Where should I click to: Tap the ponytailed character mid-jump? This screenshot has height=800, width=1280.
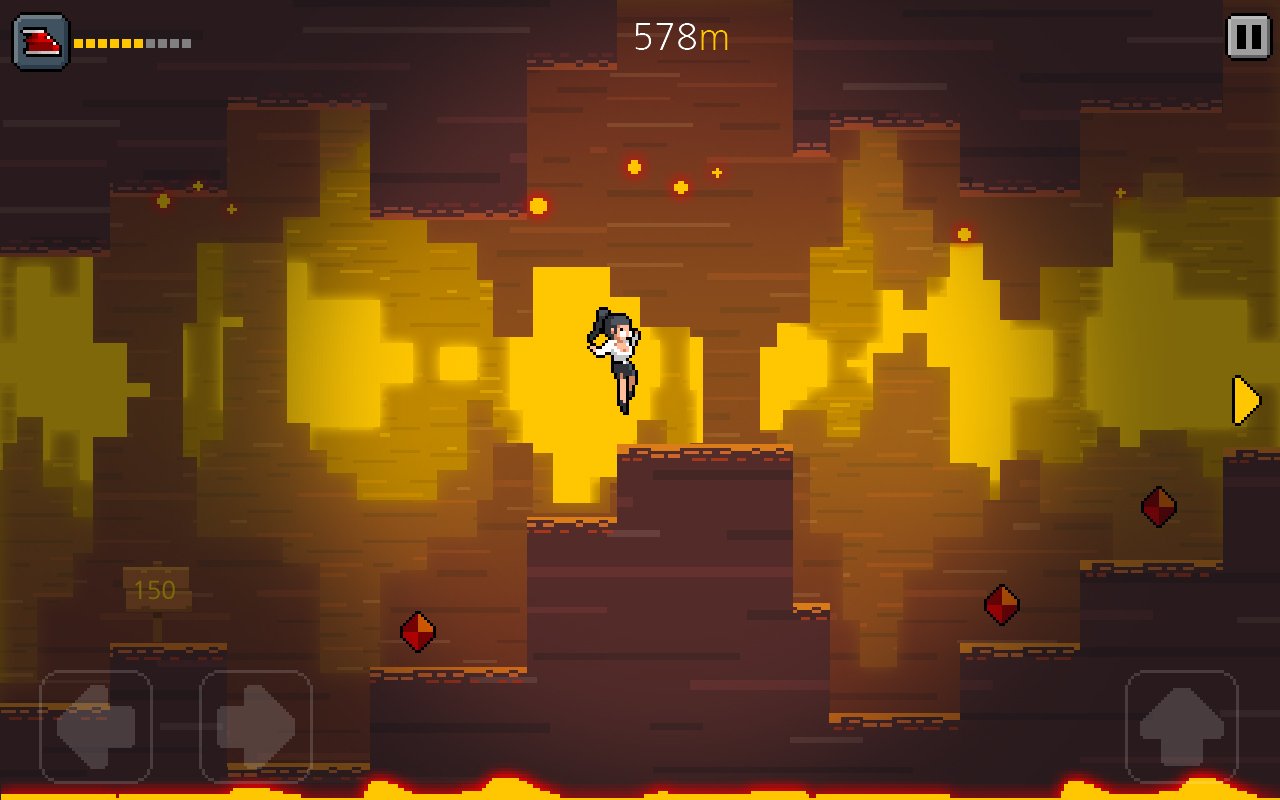pyautogui.click(x=617, y=355)
